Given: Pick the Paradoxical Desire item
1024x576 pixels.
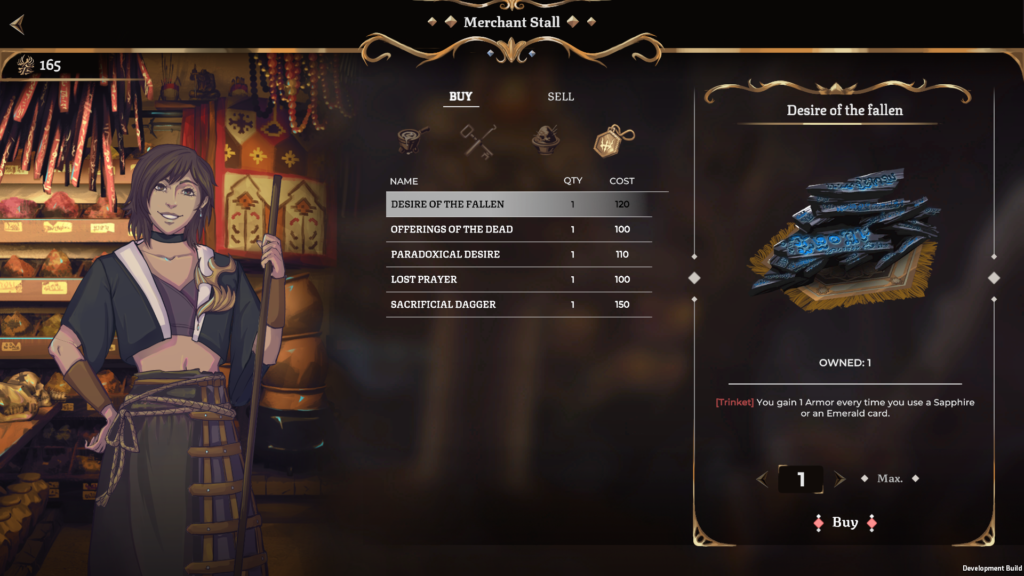Looking at the screenshot, I should pyautogui.click(x=518, y=254).
